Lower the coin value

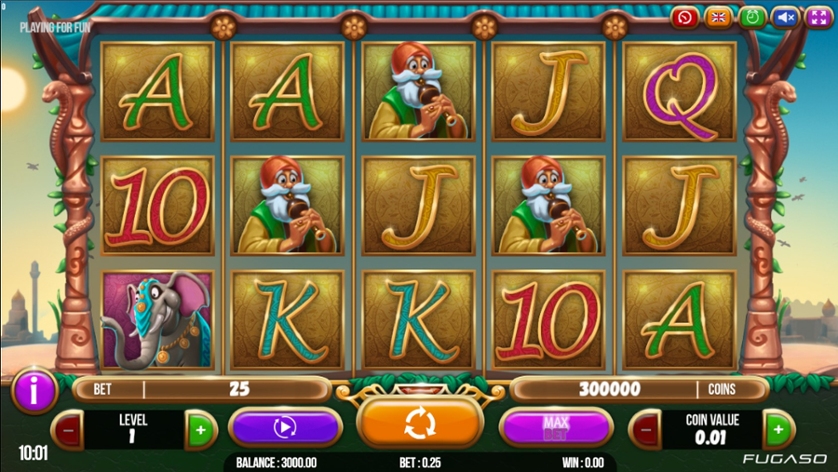(645, 430)
